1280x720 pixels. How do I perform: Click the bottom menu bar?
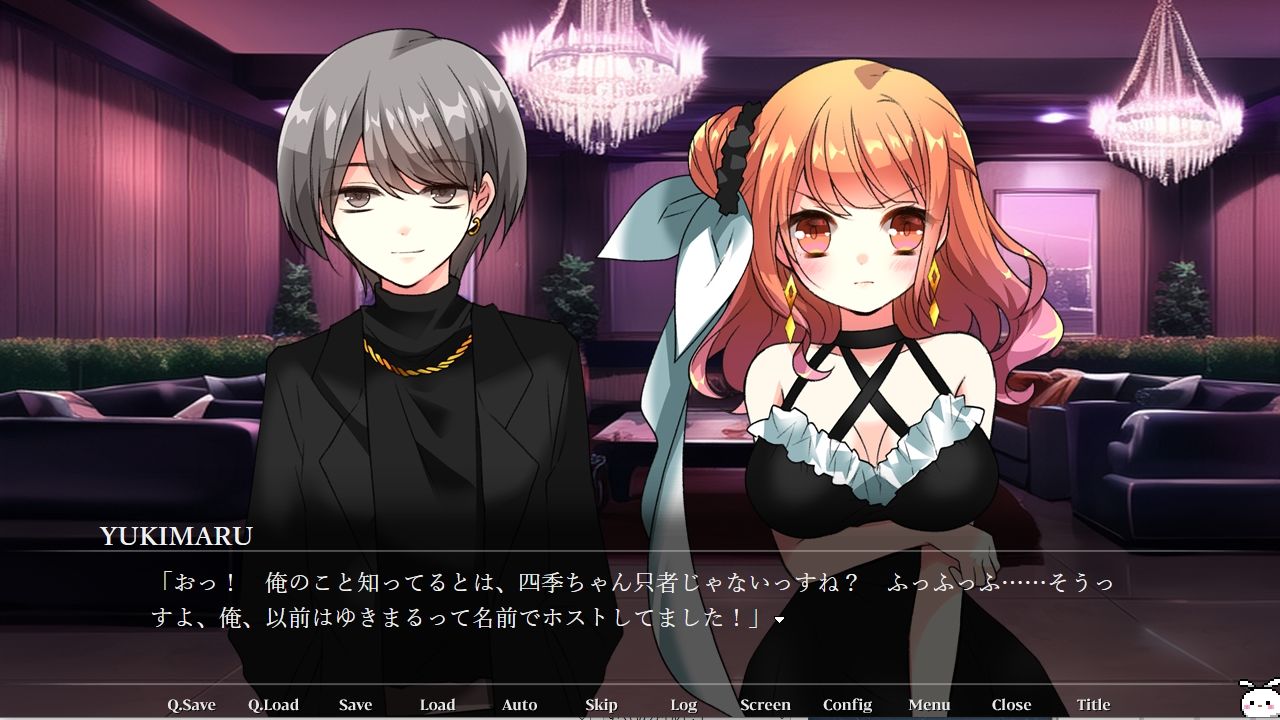[x=640, y=704]
